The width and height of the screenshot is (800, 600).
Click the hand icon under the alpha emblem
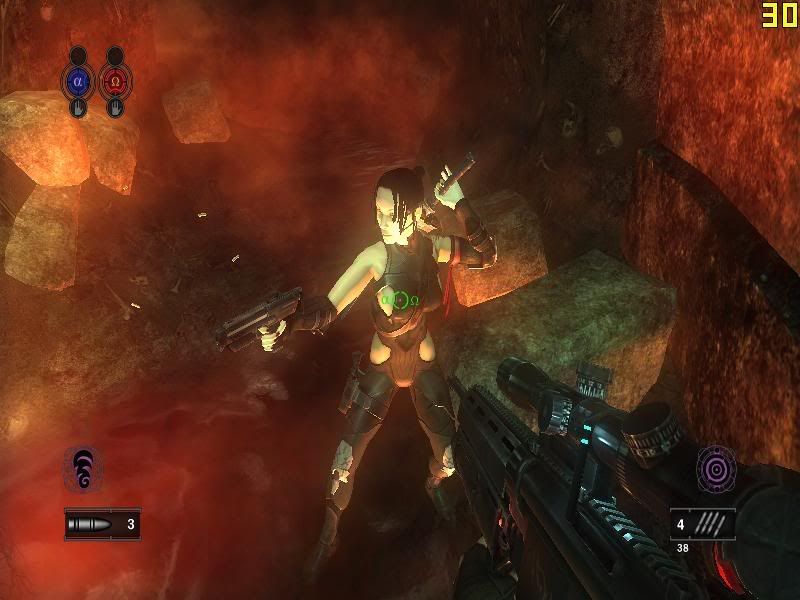tap(79, 108)
